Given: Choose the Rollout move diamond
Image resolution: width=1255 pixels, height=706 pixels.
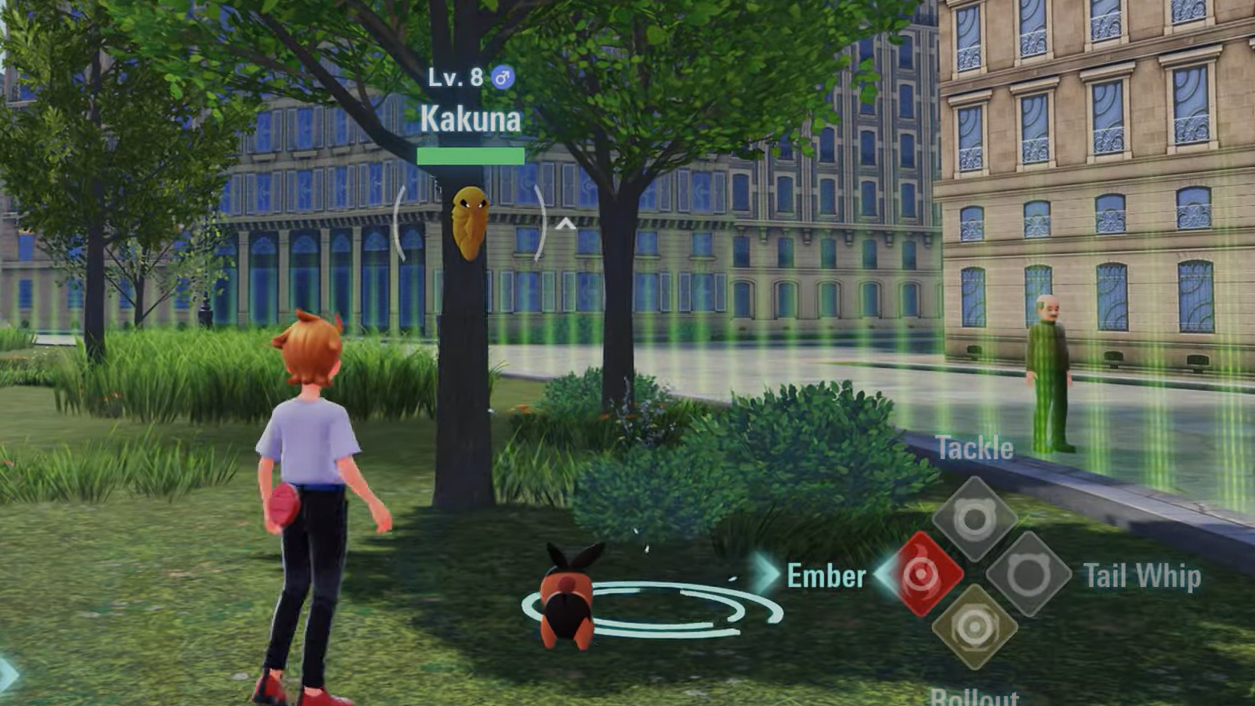Looking at the screenshot, I should (974, 628).
